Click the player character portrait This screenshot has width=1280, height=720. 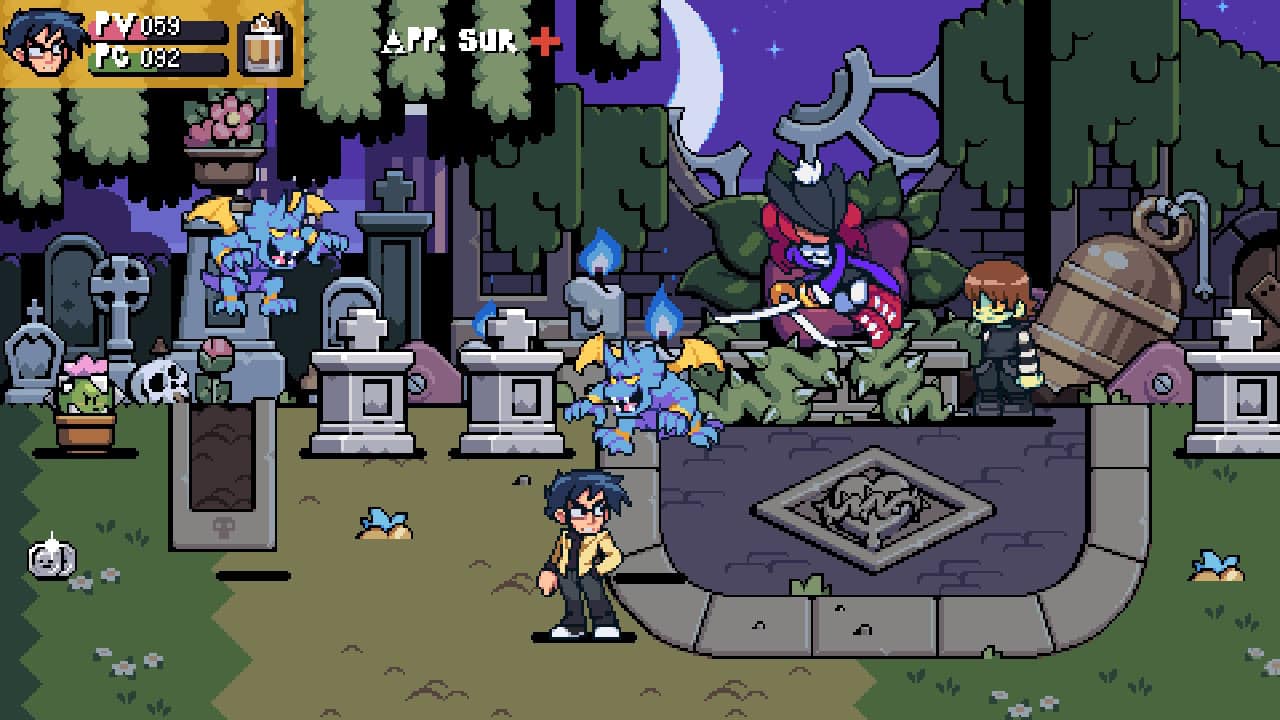tap(41, 43)
